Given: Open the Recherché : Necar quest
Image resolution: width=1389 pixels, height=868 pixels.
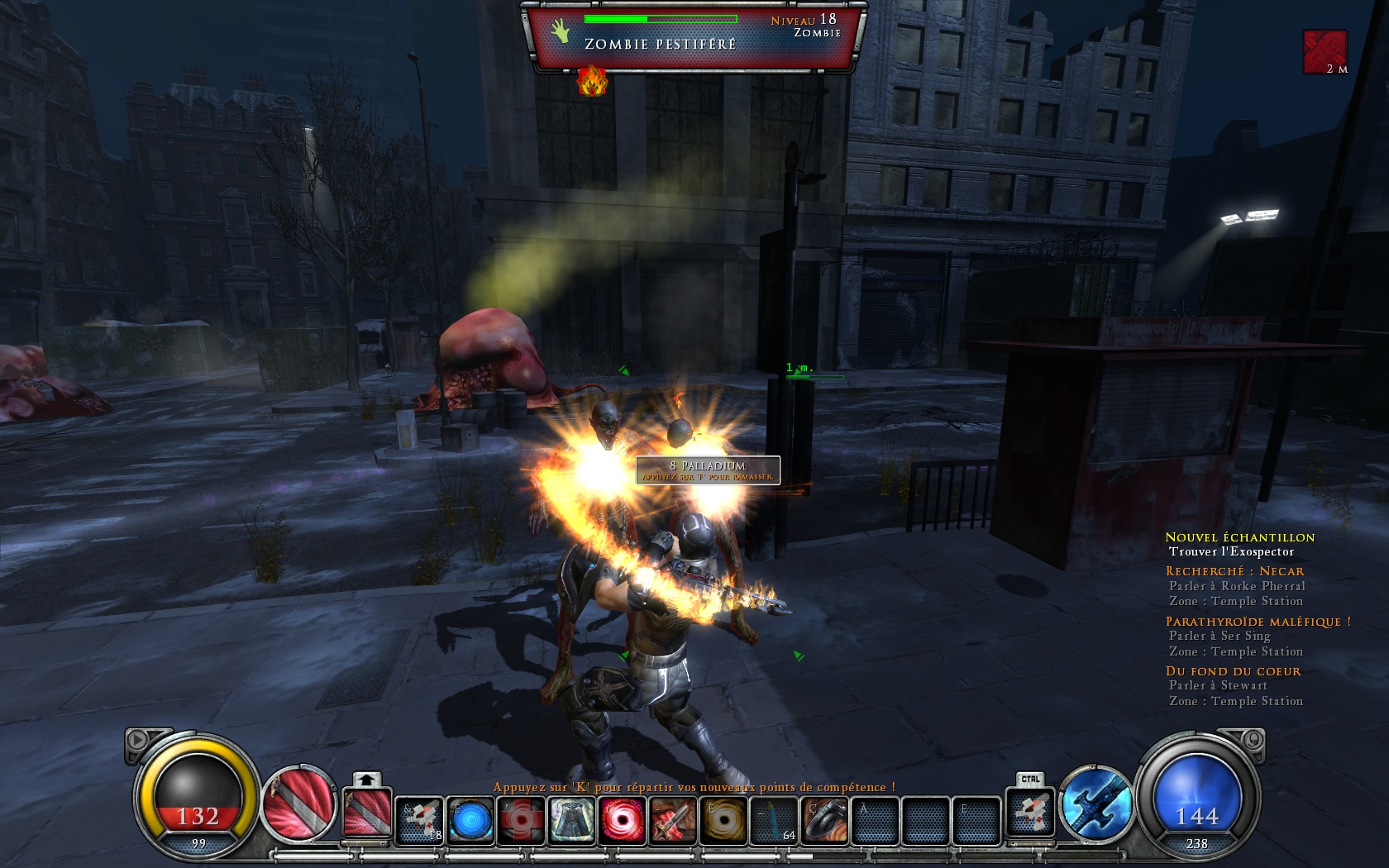Looking at the screenshot, I should tap(1234, 571).
